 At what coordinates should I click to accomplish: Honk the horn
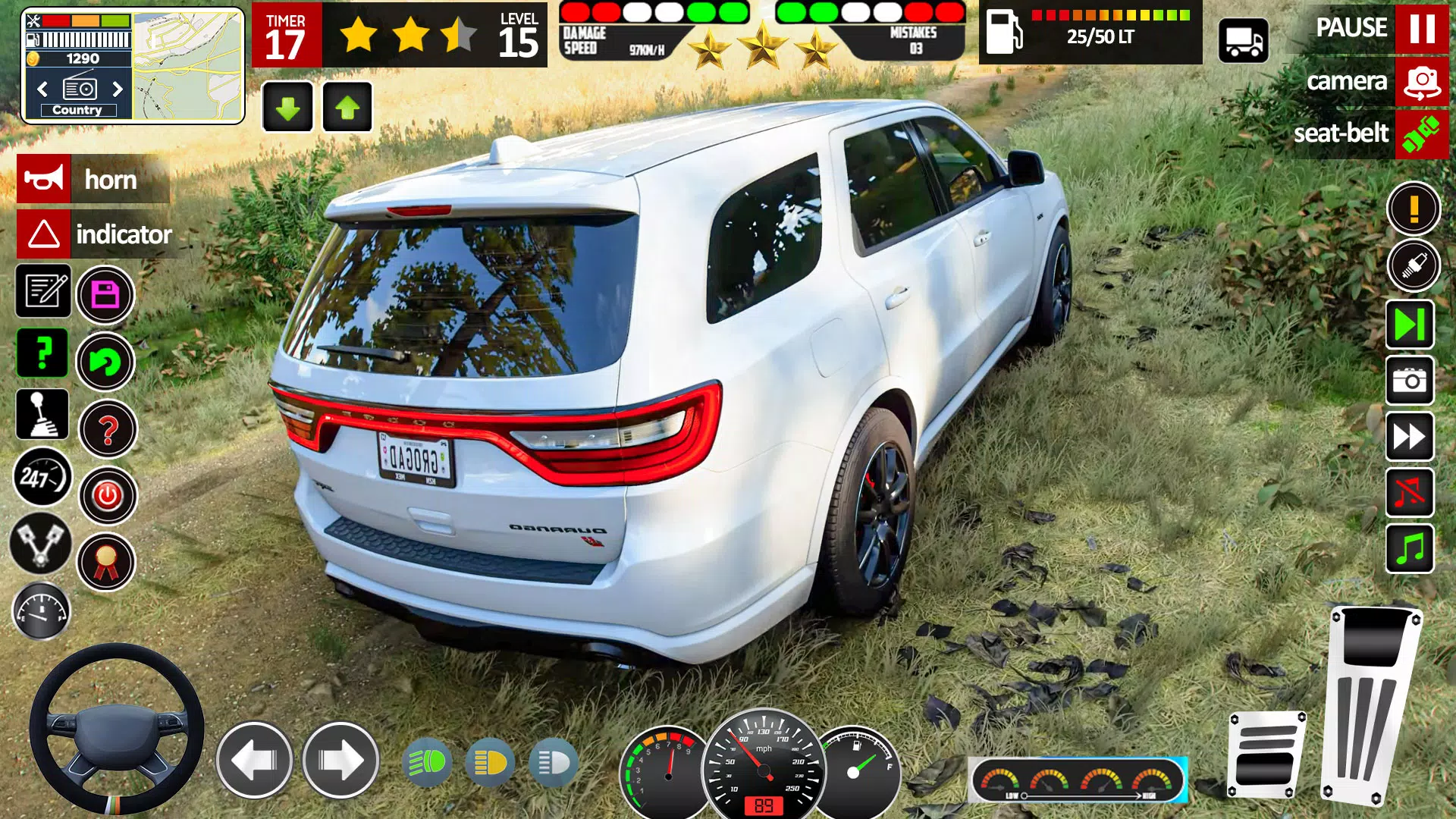click(44, 179)
